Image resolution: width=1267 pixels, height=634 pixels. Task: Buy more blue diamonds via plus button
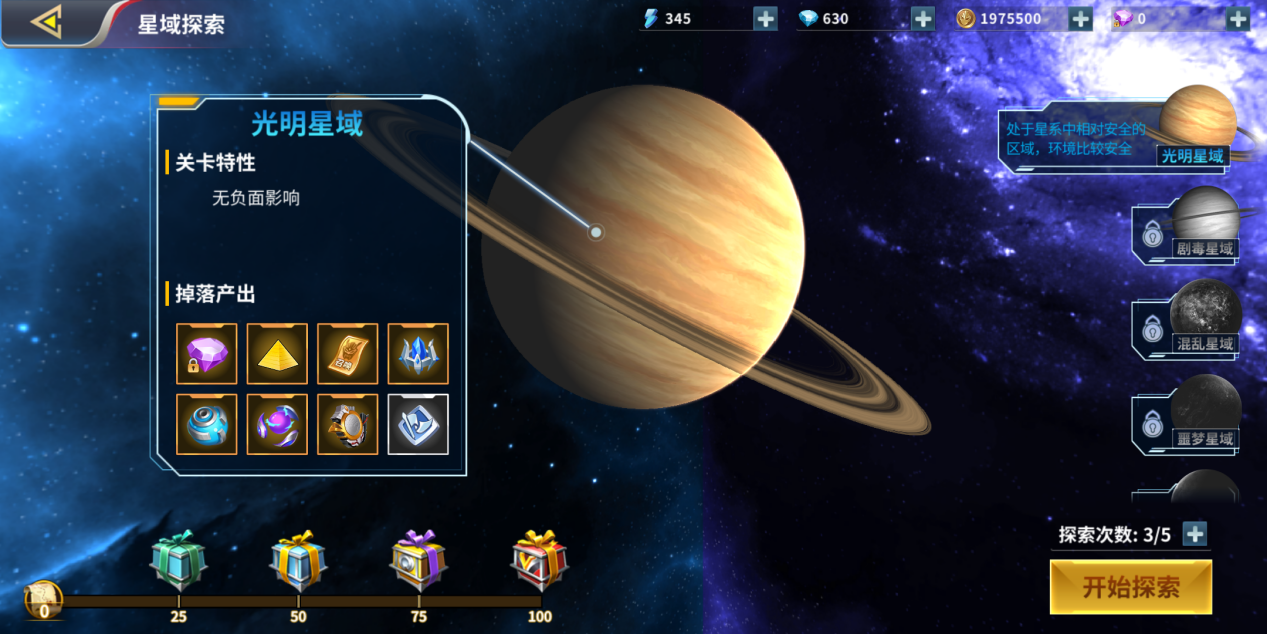coord(923,18)
